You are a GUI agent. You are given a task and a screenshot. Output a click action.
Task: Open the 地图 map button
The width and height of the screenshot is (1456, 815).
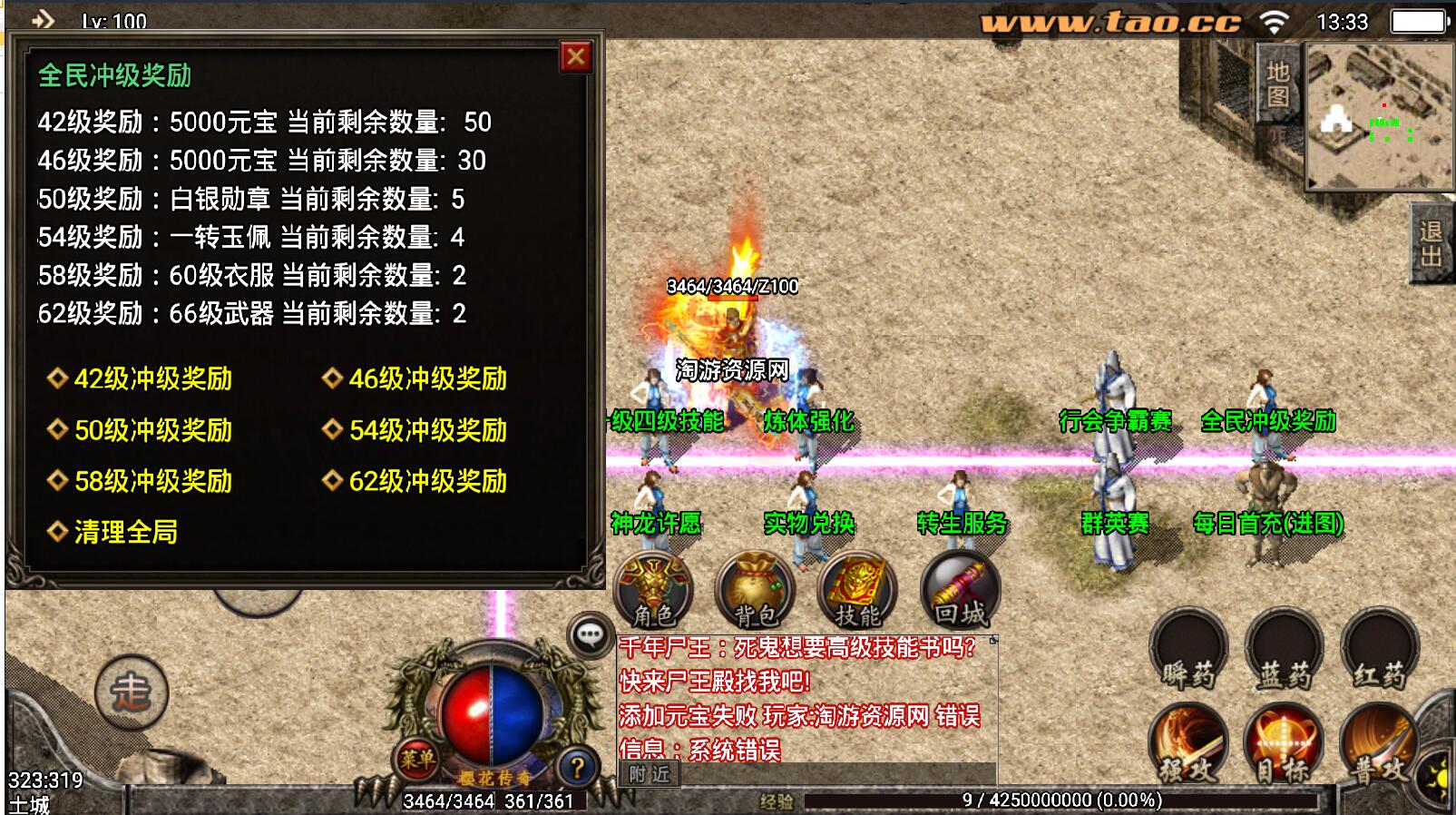click(1277, 83)
